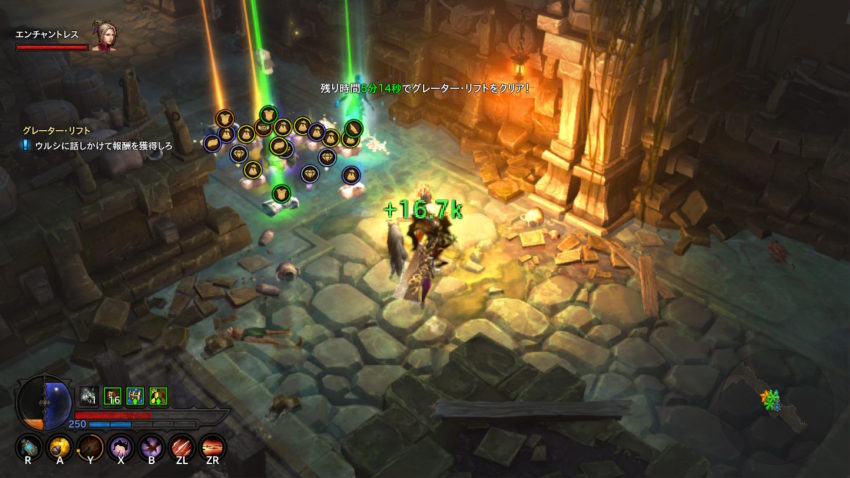
Task: Inspect the yellow buff icon with green arrow
Action: [158, 397]
